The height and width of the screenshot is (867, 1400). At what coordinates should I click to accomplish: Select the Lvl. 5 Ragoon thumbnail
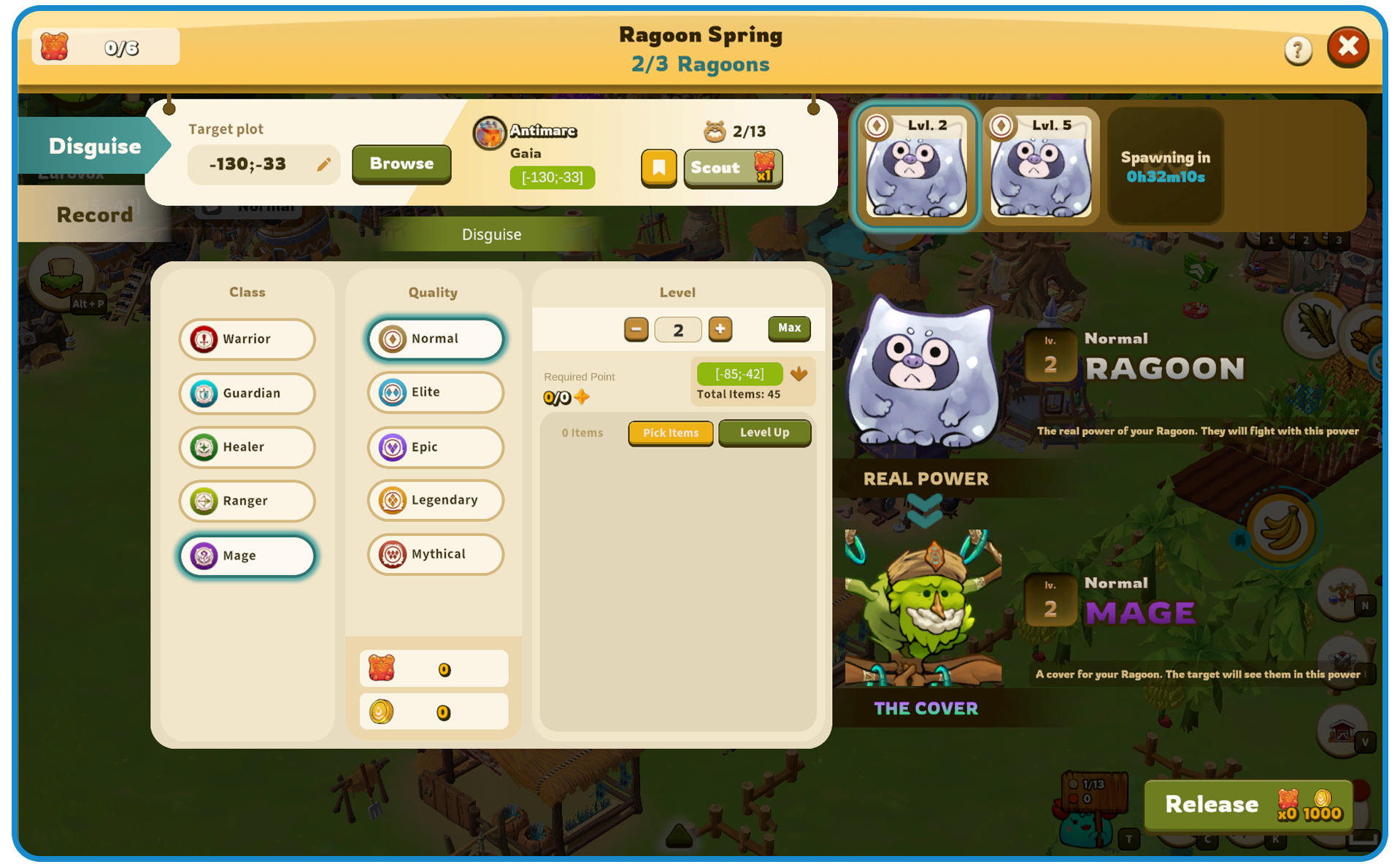[x=1040, y=165]
